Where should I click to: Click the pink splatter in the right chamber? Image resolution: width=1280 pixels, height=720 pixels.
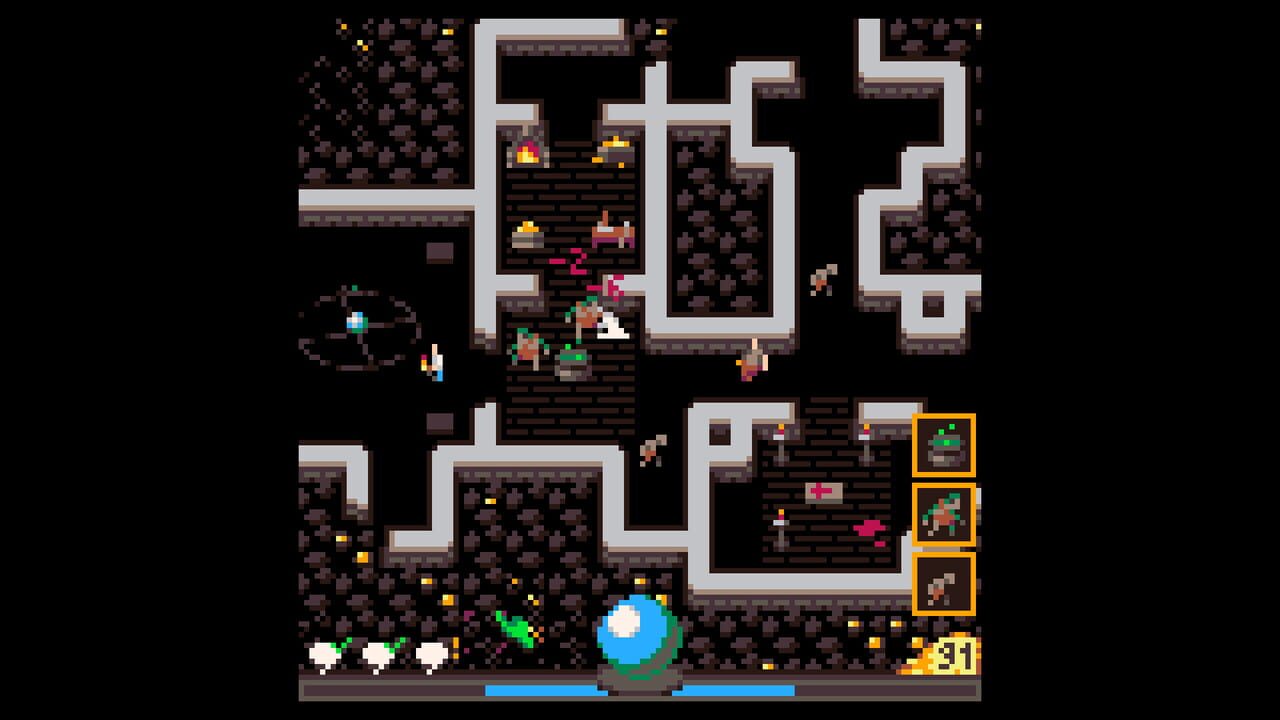point(868,528)
